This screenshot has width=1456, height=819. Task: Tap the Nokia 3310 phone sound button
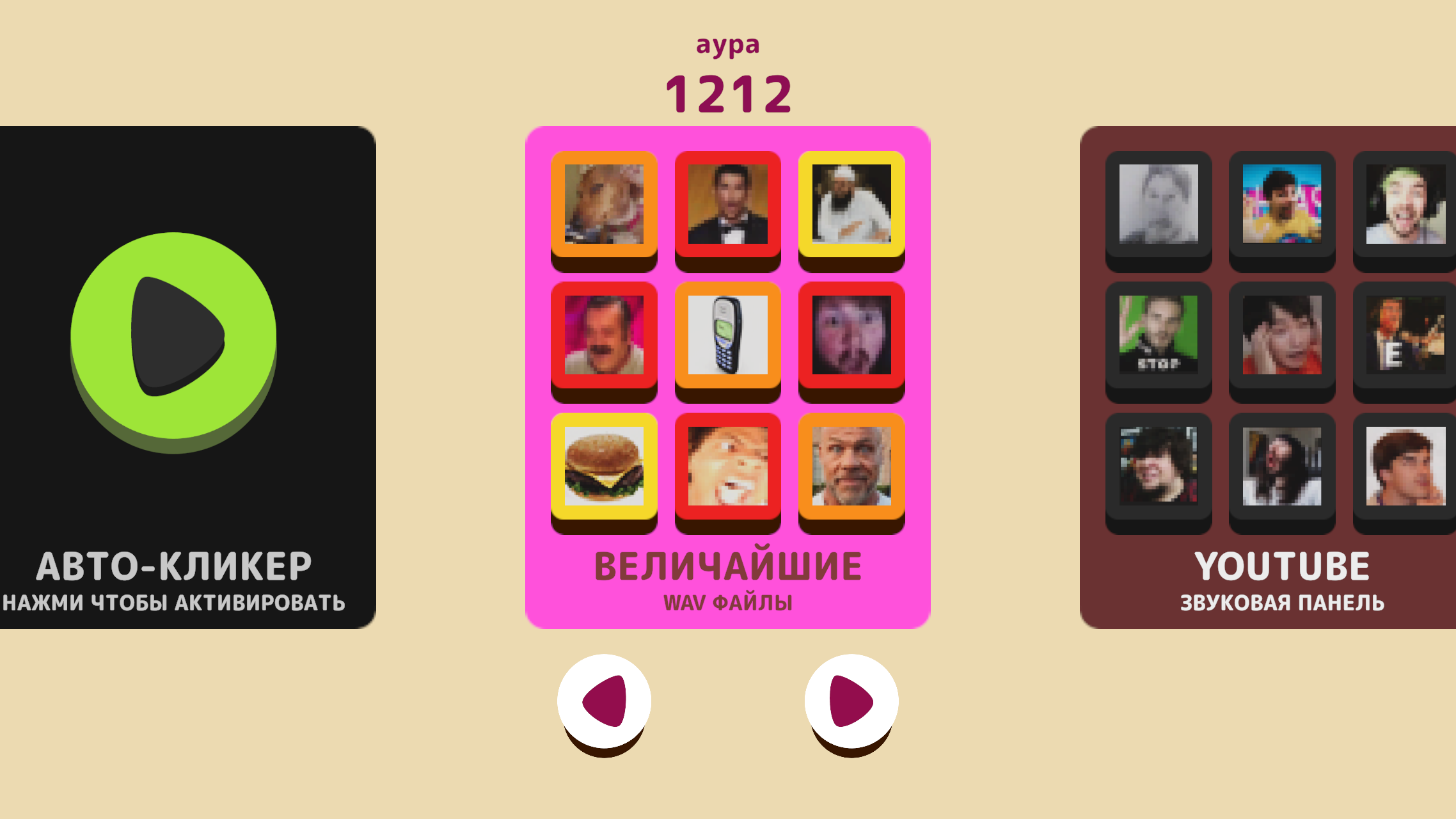click(727, 337)
